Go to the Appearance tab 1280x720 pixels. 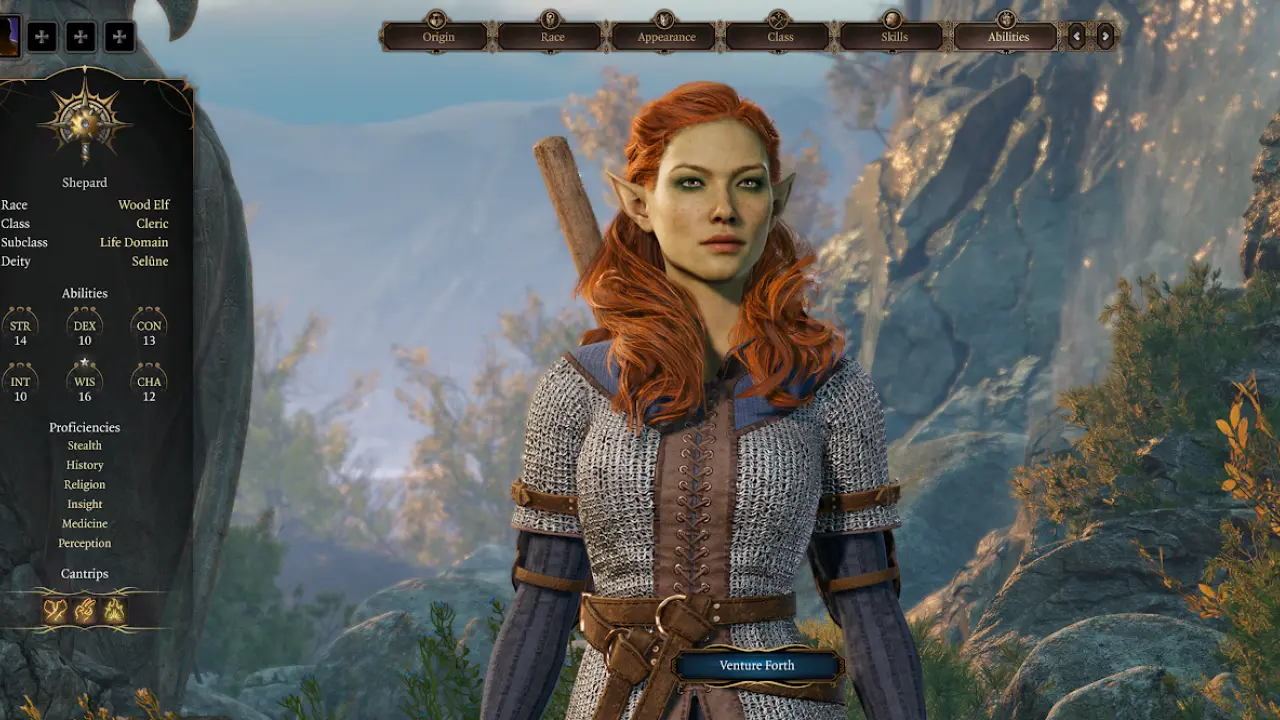point(666,37)
